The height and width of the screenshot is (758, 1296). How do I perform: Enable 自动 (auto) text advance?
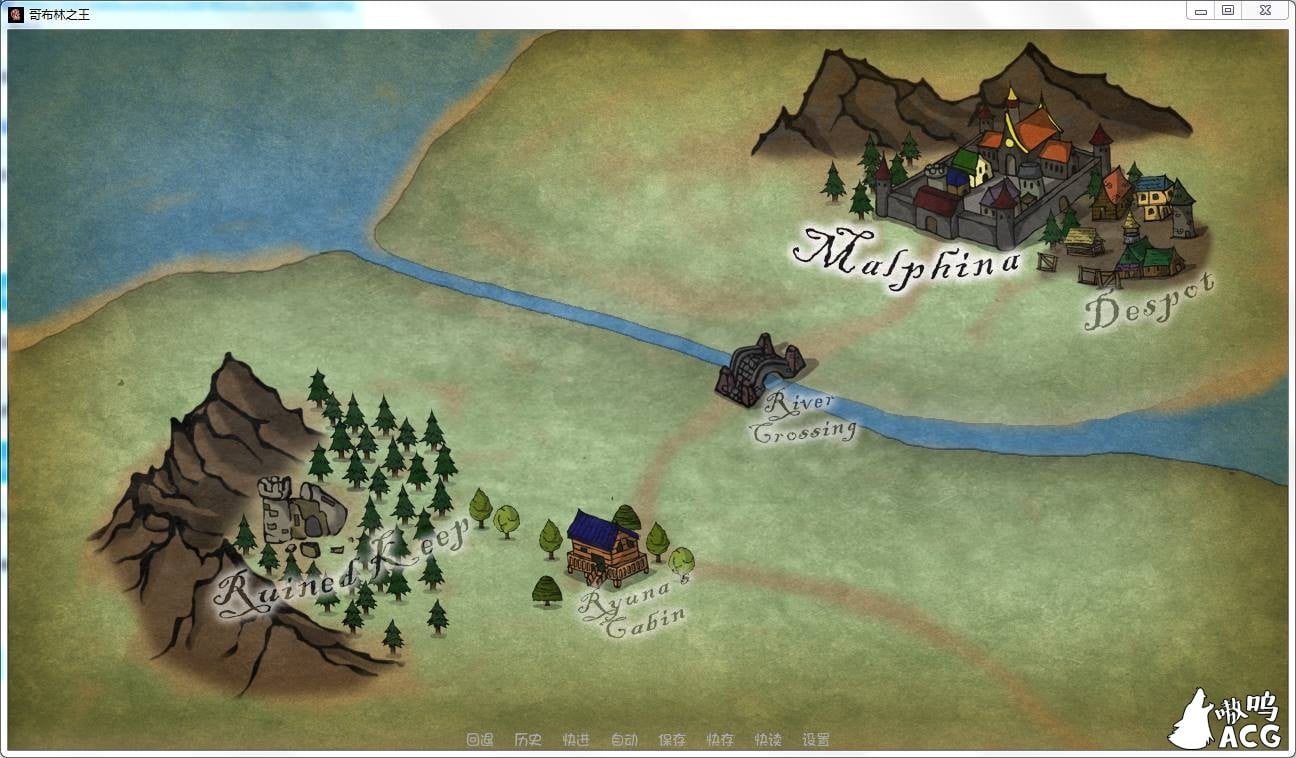point(624,740)
